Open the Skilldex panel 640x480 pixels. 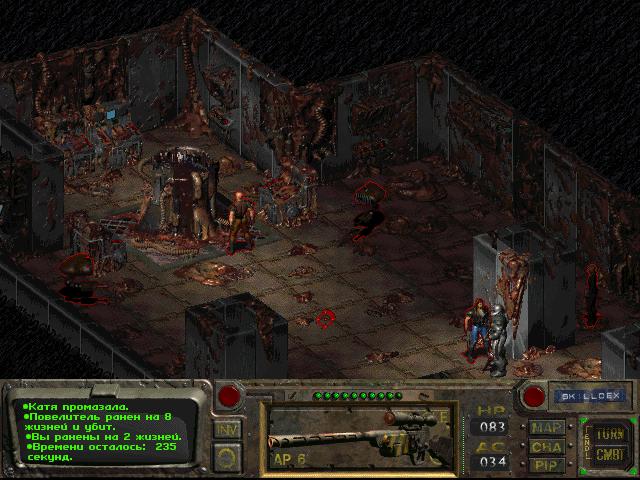[x=588, y=396]
